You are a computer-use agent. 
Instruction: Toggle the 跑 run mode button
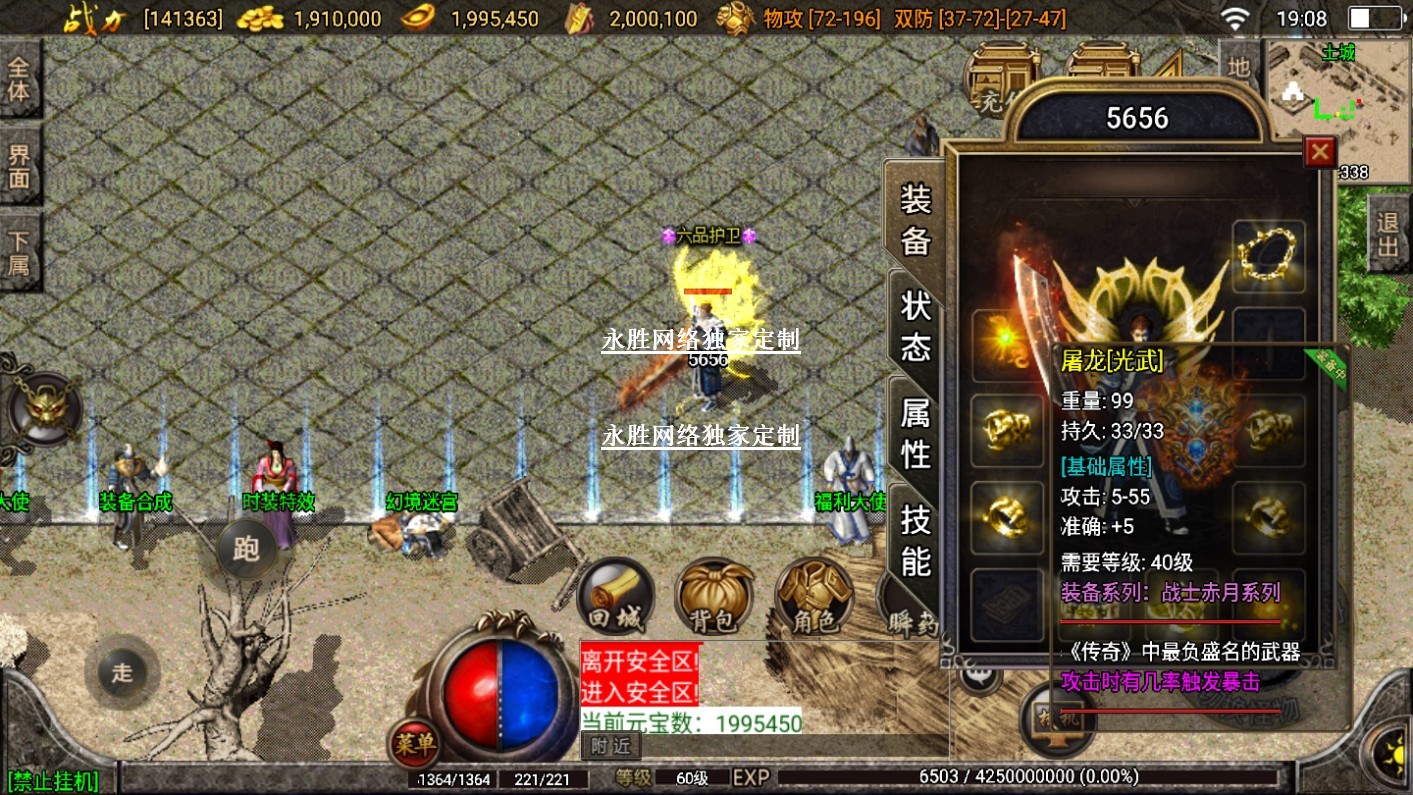point(246,549)
